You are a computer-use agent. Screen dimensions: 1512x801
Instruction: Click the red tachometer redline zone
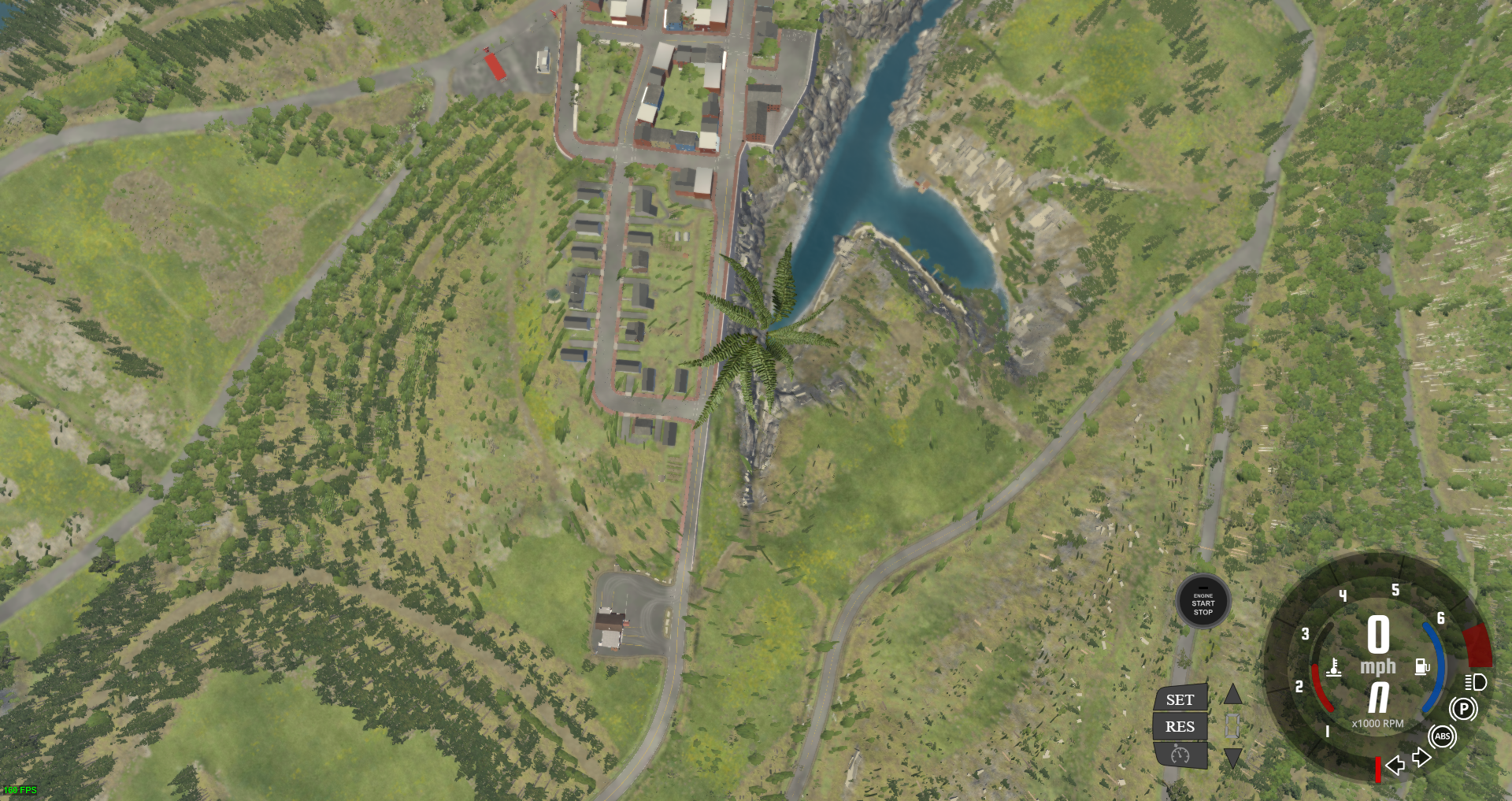[1477, 645]
